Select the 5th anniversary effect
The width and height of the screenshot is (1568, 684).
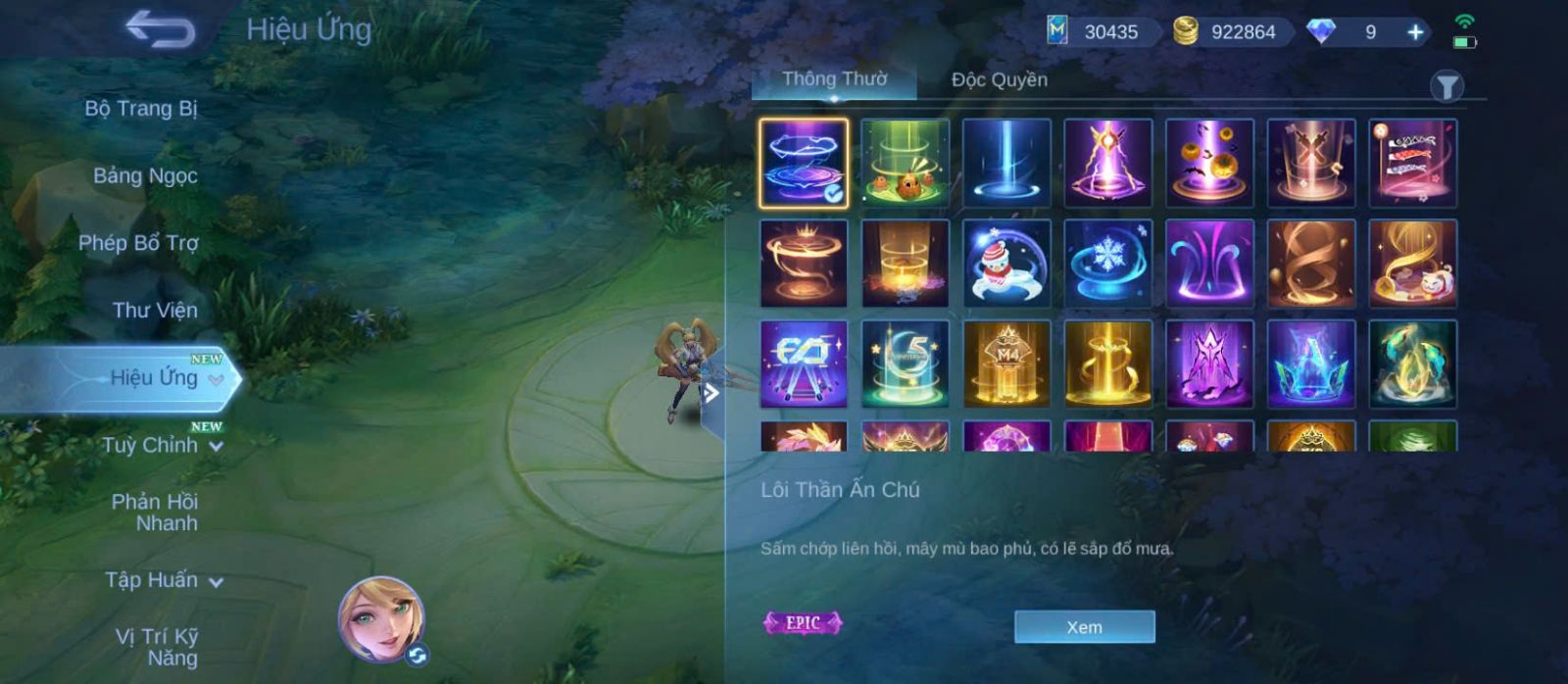click(905, 365)
